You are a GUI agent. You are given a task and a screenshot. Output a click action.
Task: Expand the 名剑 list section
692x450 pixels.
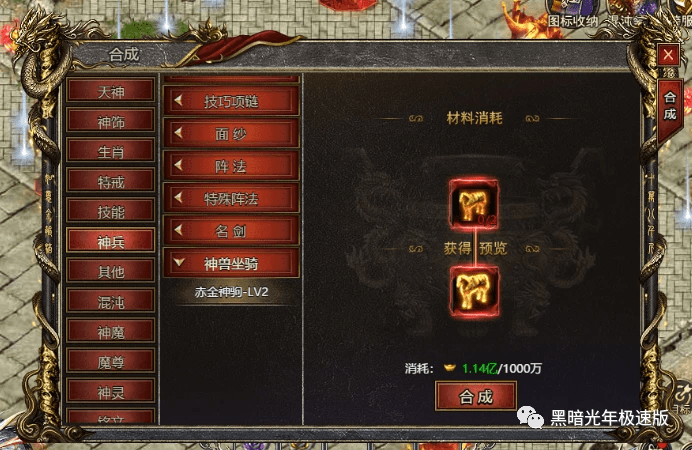point(232,231)
